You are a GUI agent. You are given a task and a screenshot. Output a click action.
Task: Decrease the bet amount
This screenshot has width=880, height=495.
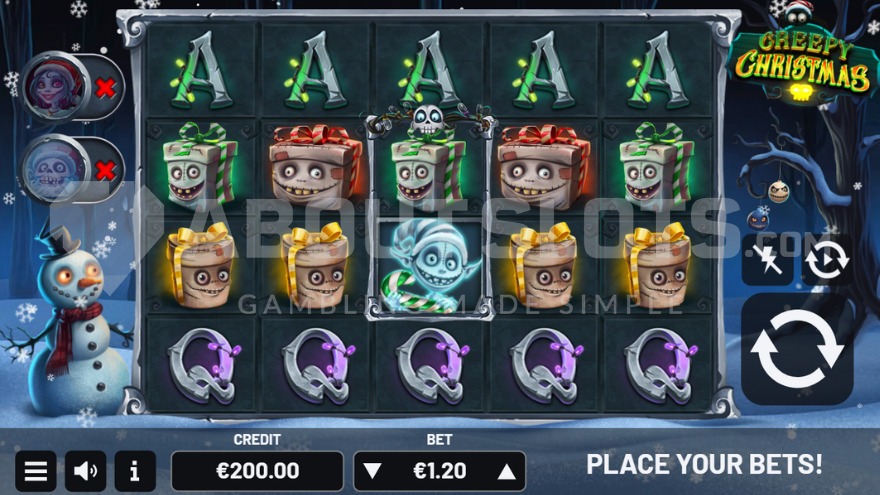tap(372, 471)
